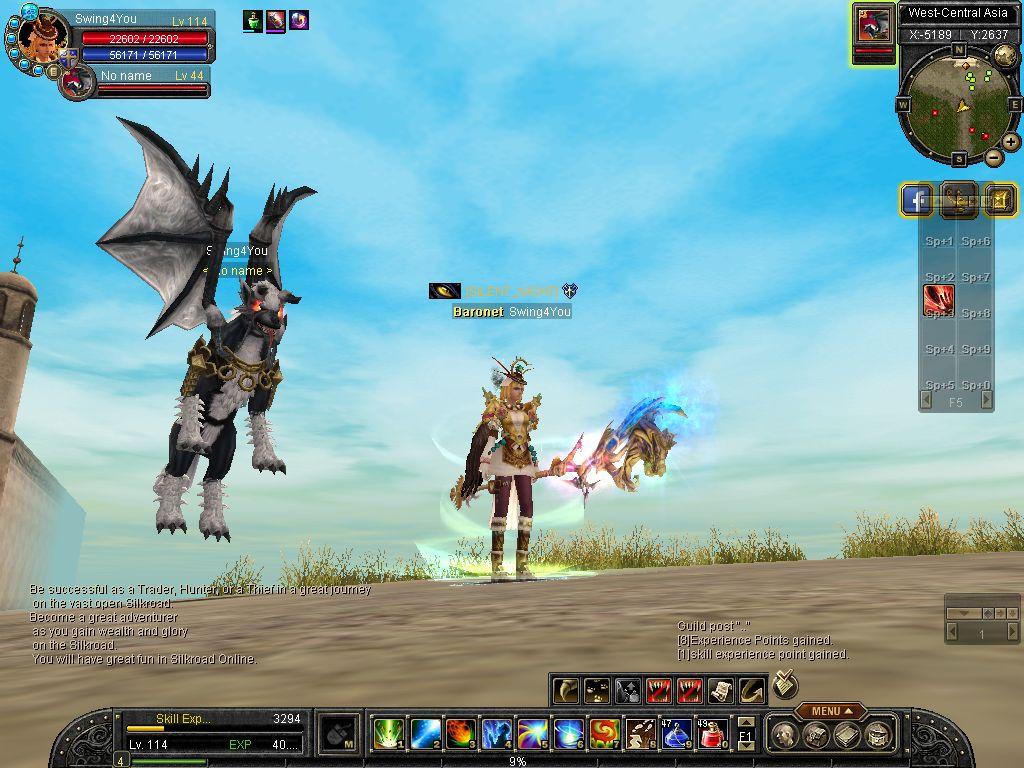1024x768 pixels.
Task: Use the red health potion in slot 0
Action: click(x=712, y=735)
